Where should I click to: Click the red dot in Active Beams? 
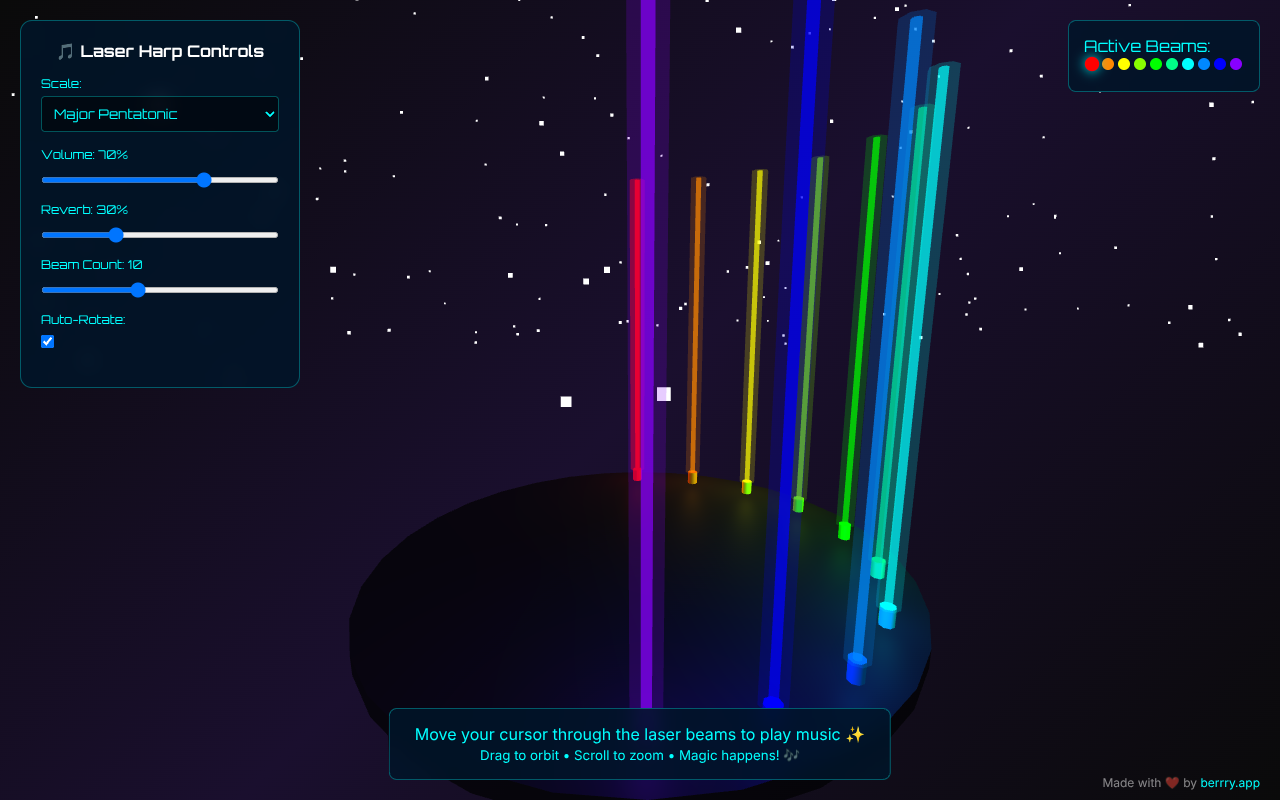1092,64
